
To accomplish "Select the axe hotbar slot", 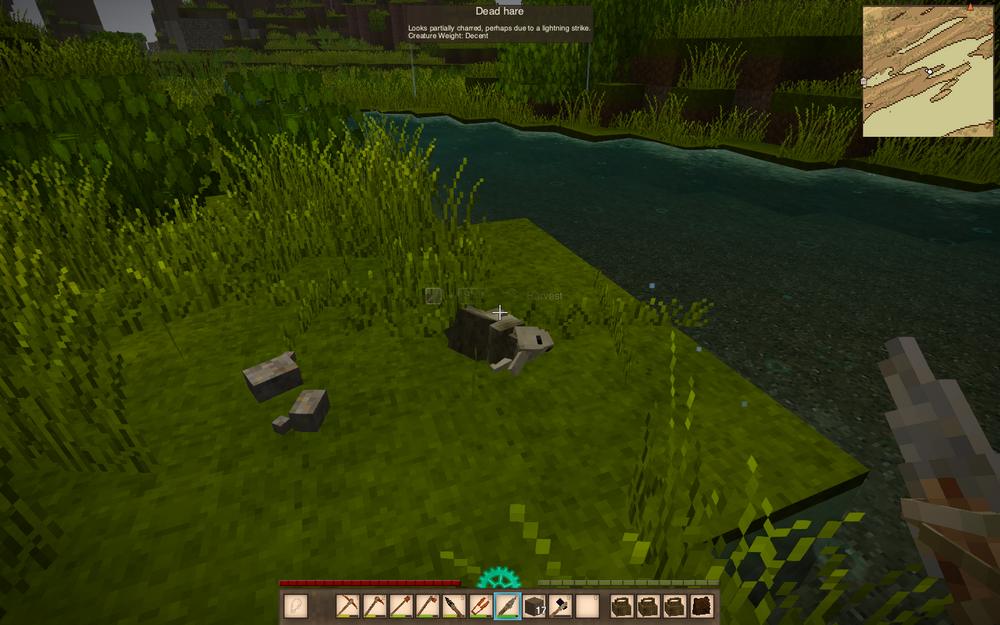I will pos(427,605).
